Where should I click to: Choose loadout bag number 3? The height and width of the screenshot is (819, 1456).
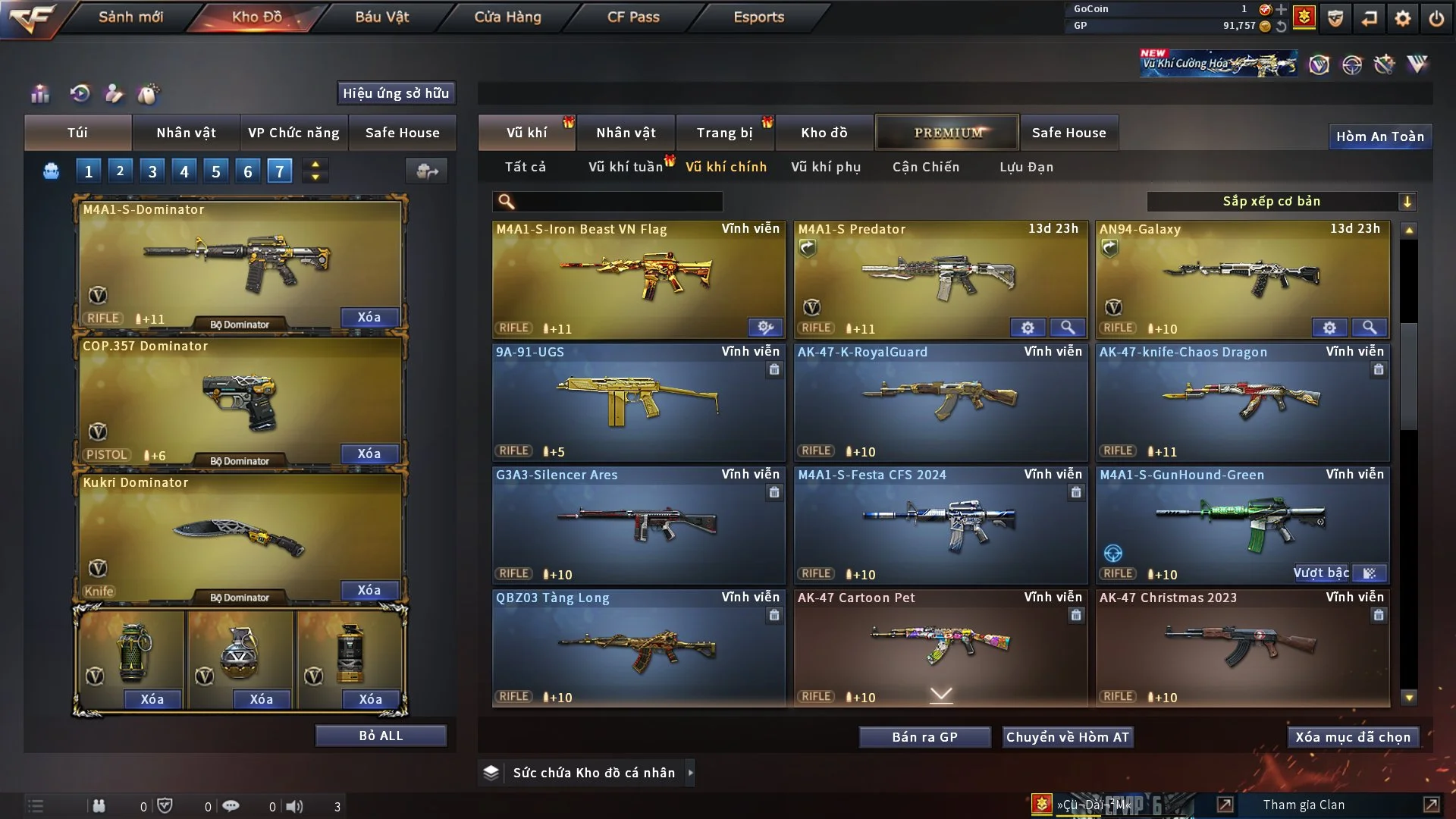(152, 171)
